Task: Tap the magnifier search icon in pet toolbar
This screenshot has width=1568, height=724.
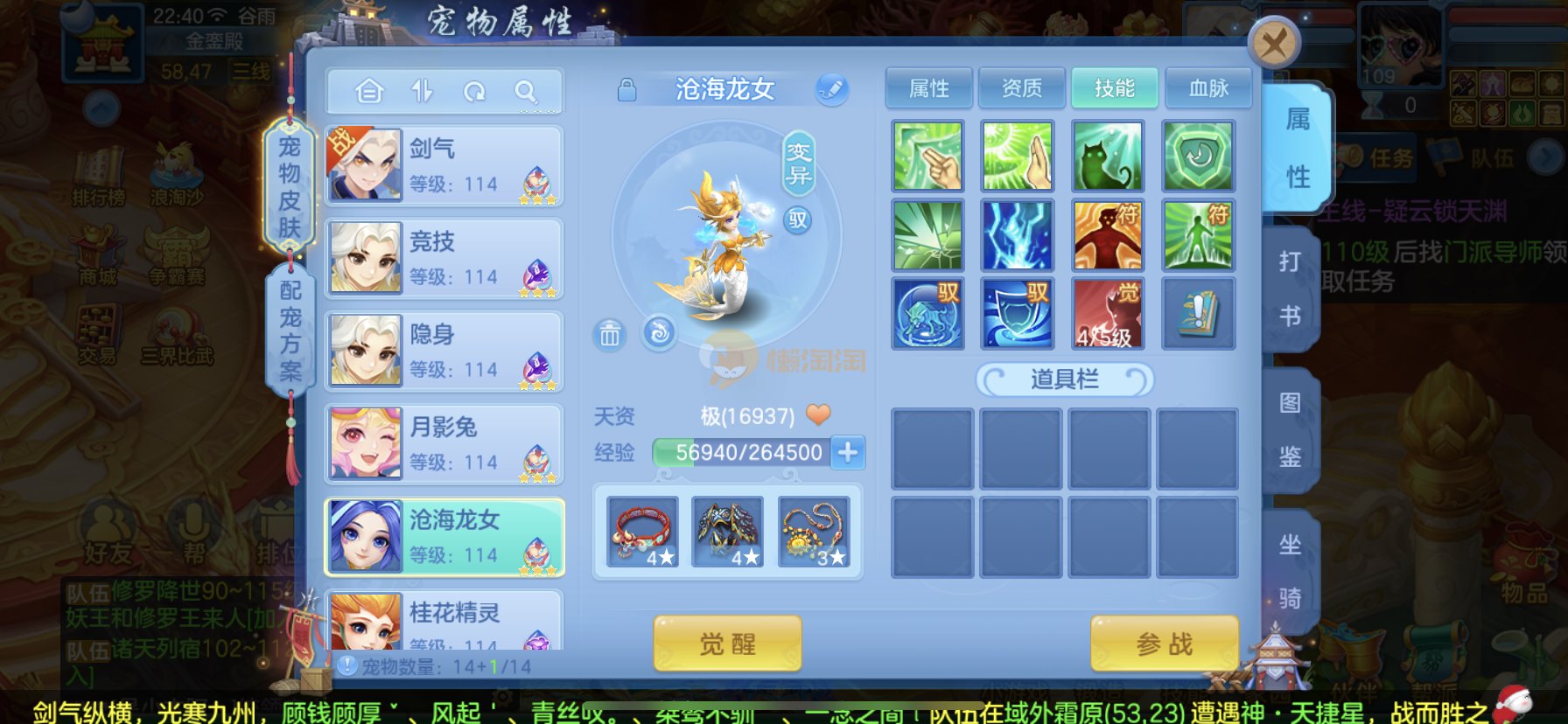Action: pos(526,91)
